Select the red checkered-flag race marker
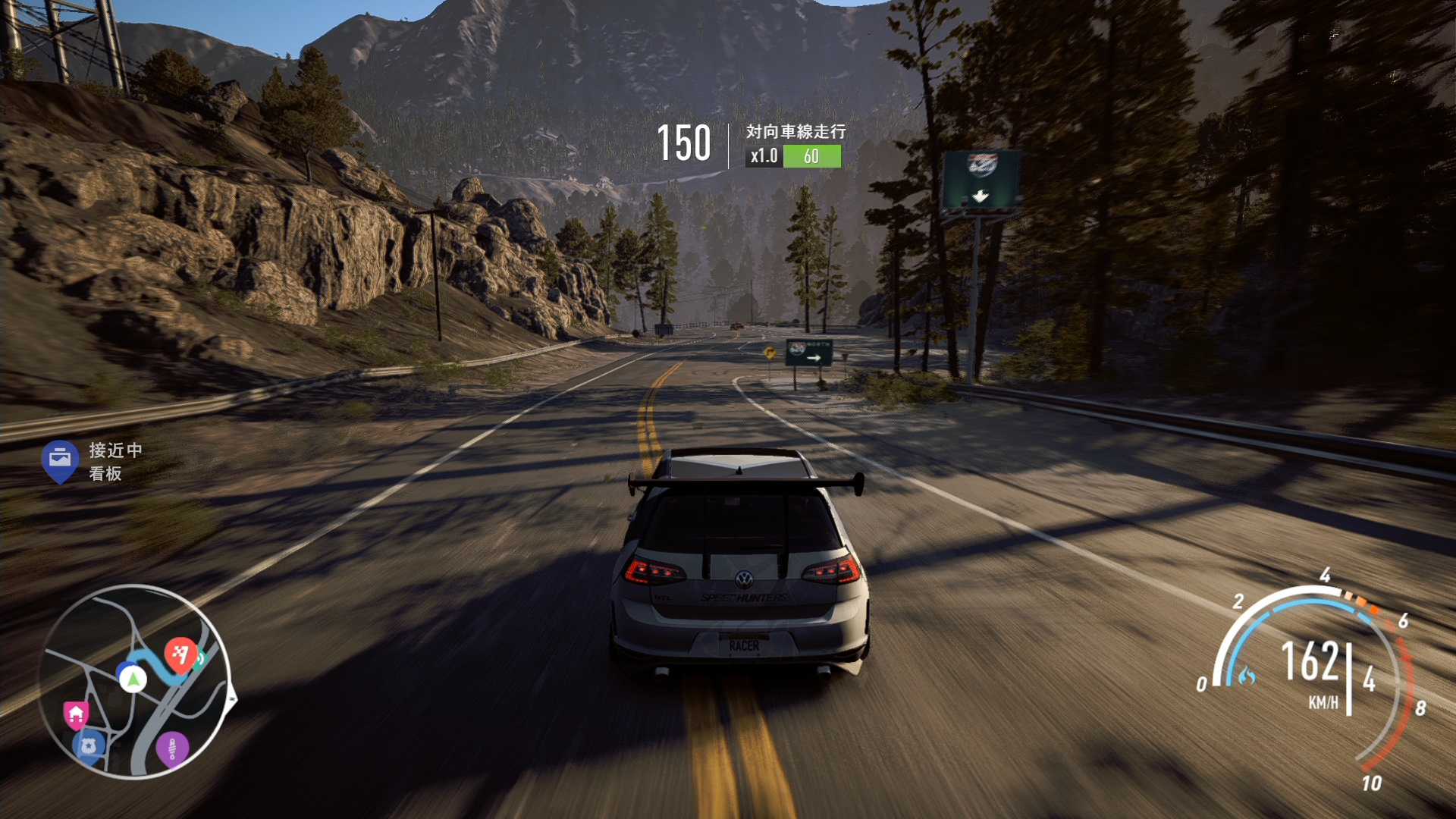This screenshot has height=819, width=1456. click(x=180, y=654)
